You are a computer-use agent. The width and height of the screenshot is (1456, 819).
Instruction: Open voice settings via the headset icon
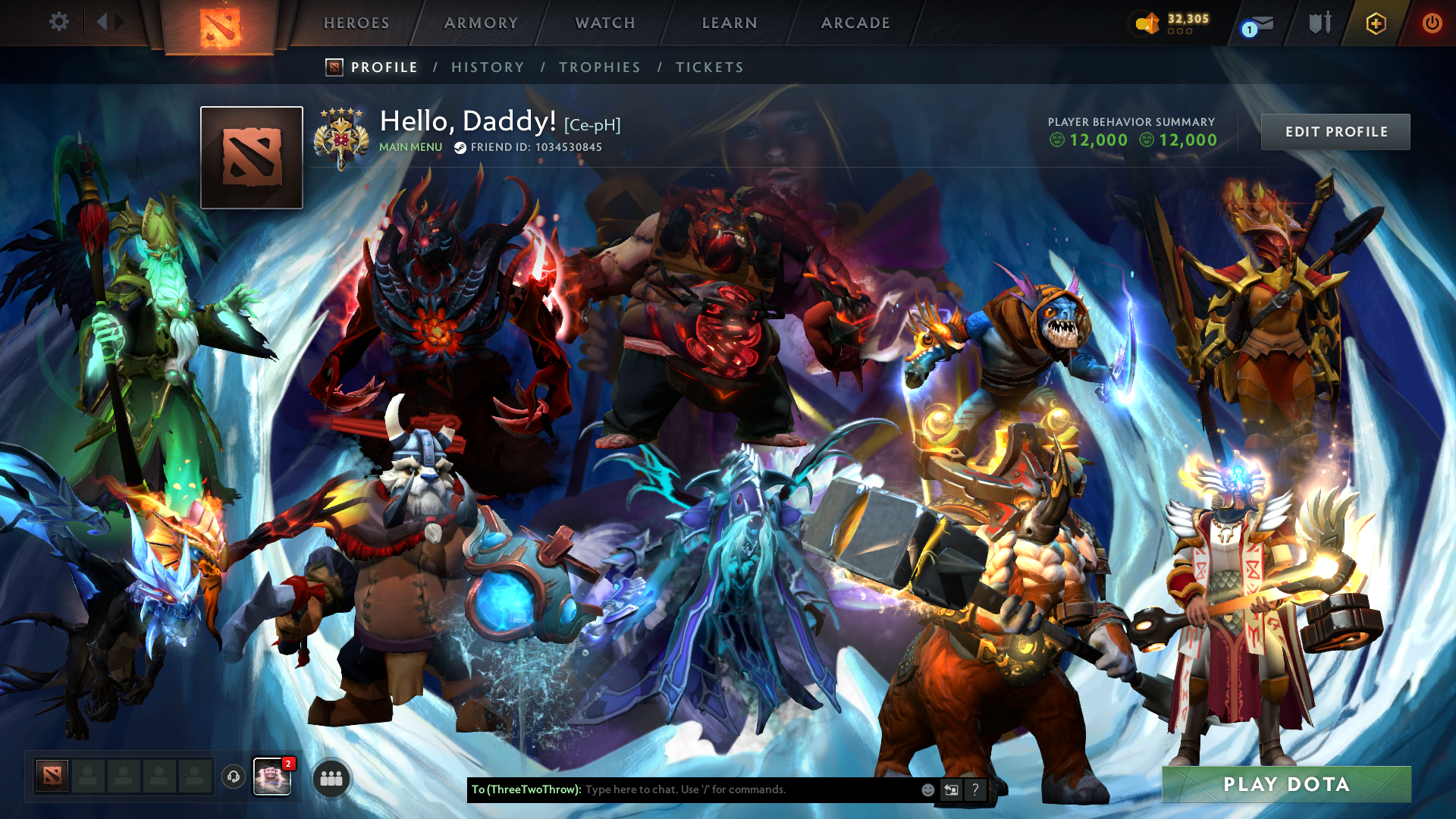(233, 778)
